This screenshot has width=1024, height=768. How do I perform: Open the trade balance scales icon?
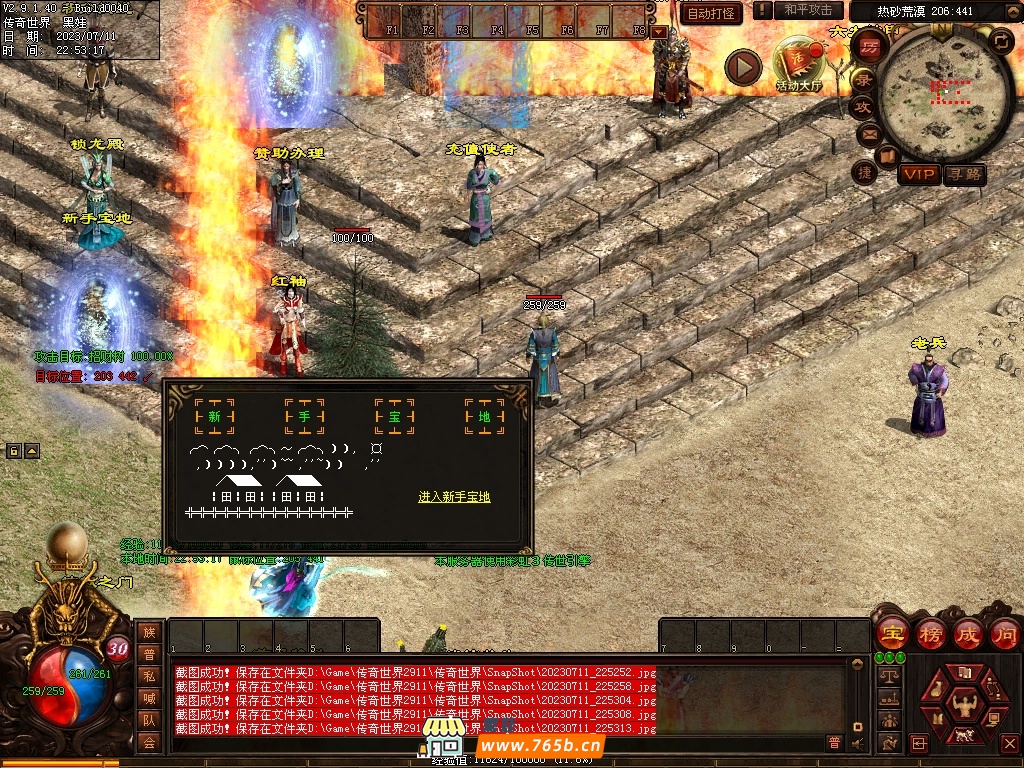[x=888, y=675]
